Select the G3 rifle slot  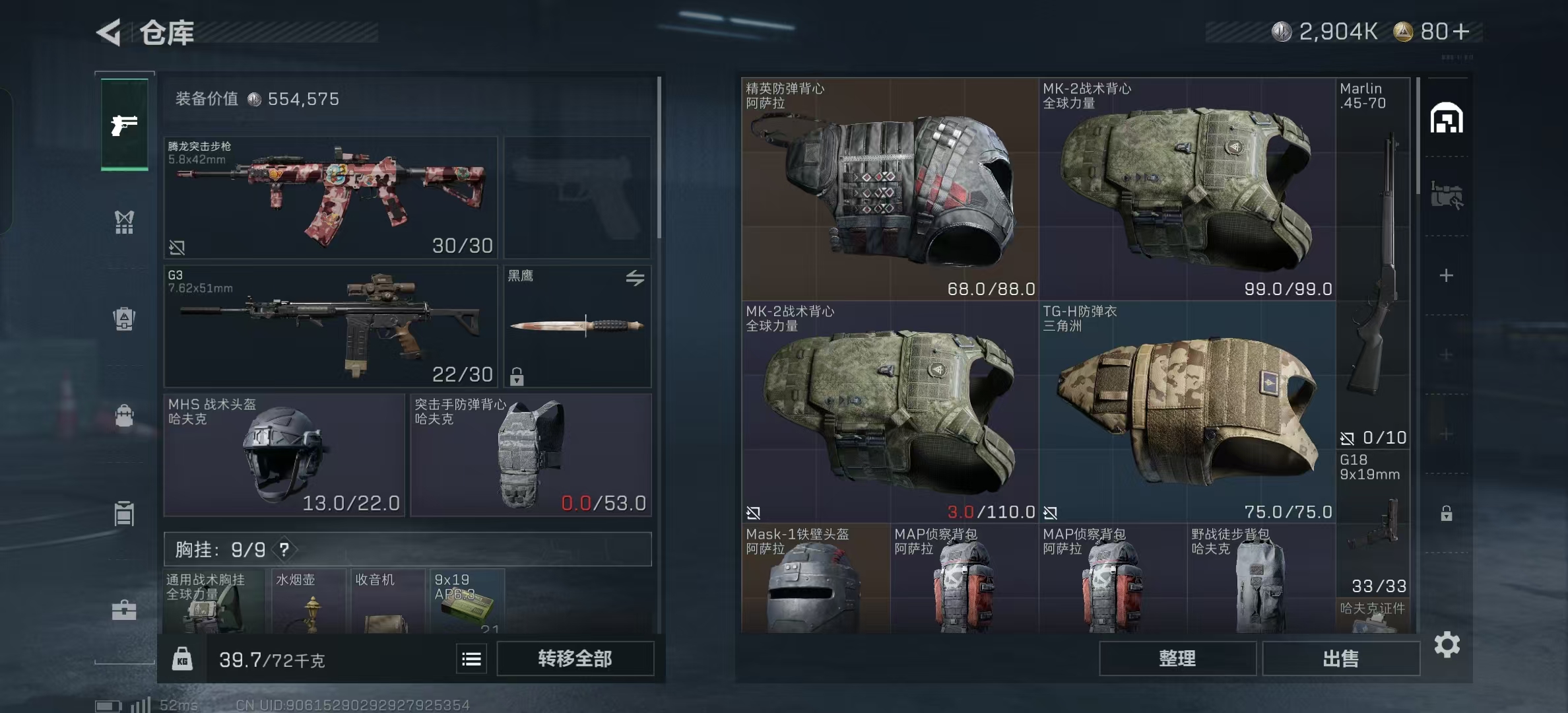(x=330, y=325)
